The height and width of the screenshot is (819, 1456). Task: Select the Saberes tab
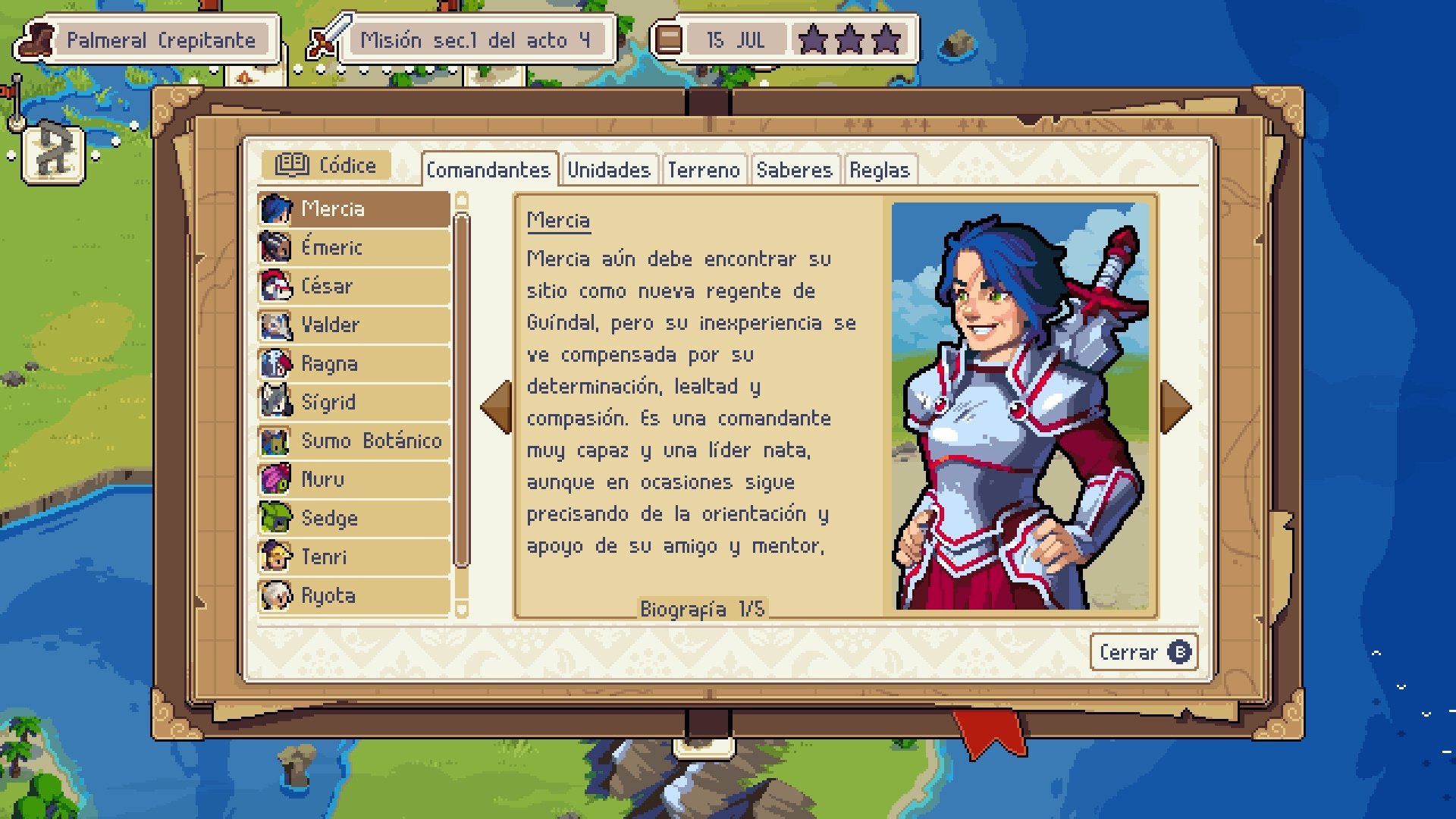(794, 170)
